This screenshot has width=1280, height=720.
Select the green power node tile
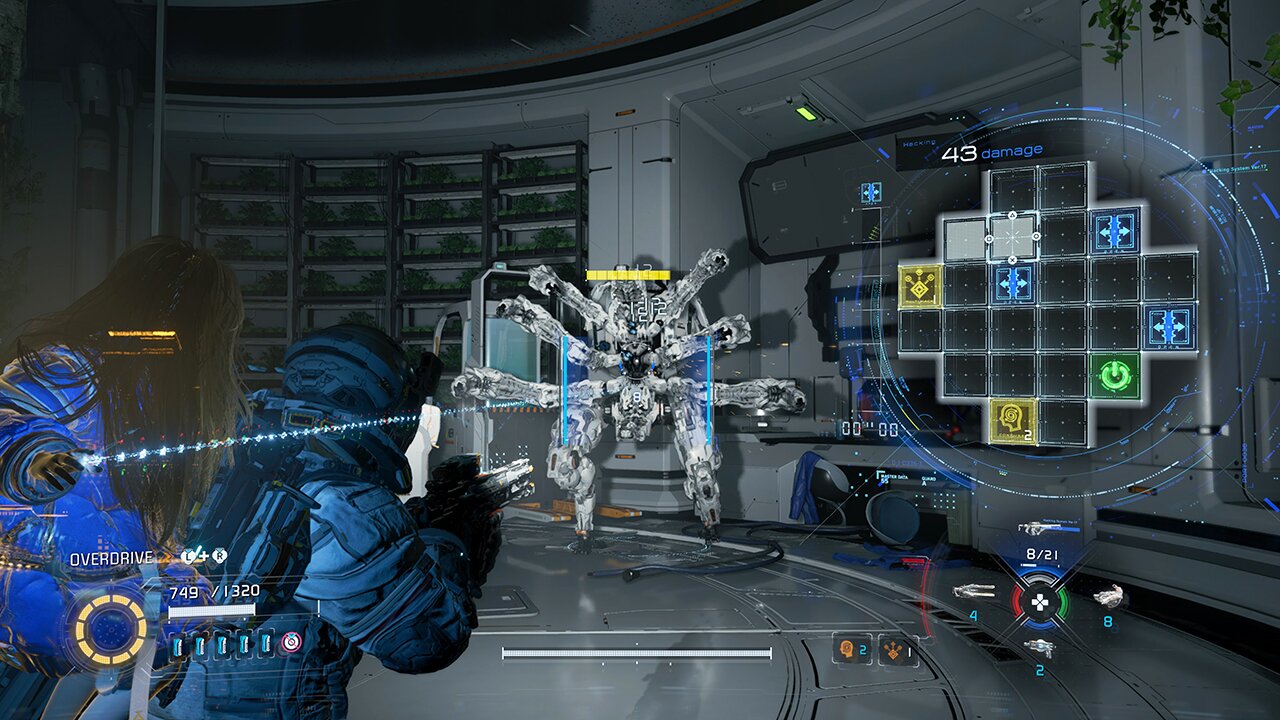[1116, 377]
